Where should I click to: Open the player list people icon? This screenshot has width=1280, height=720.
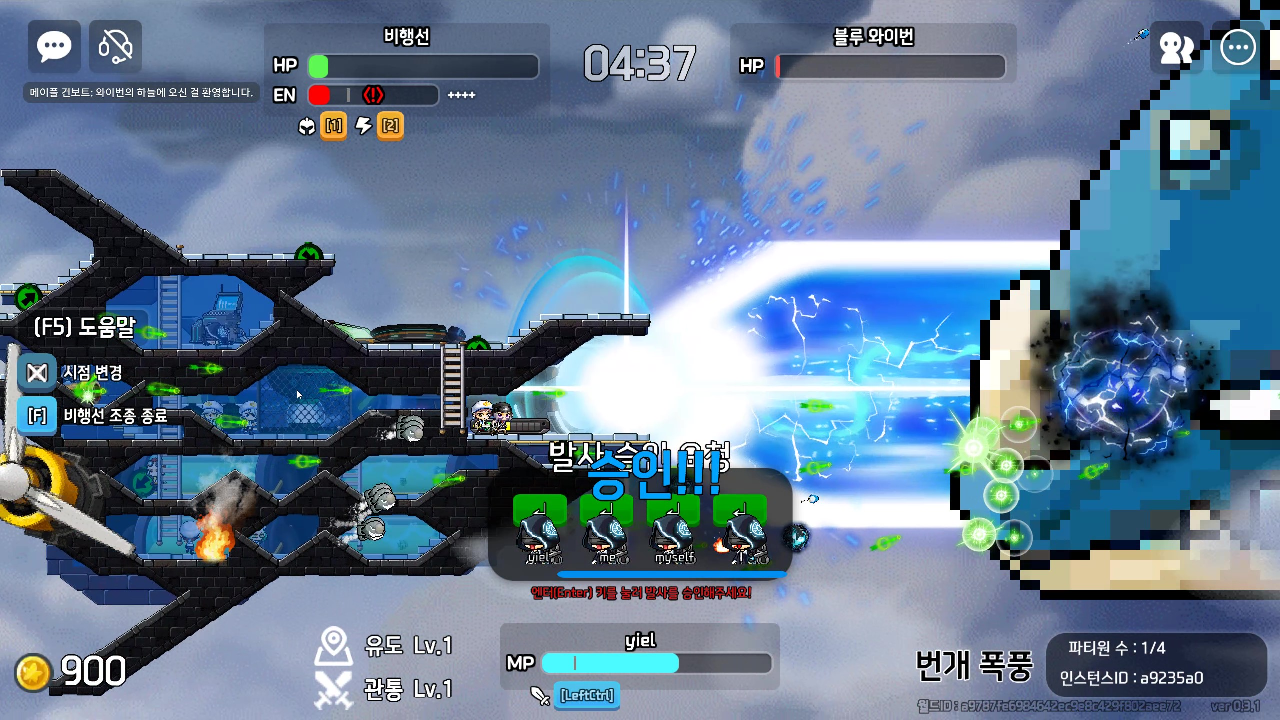point(1176,48)
